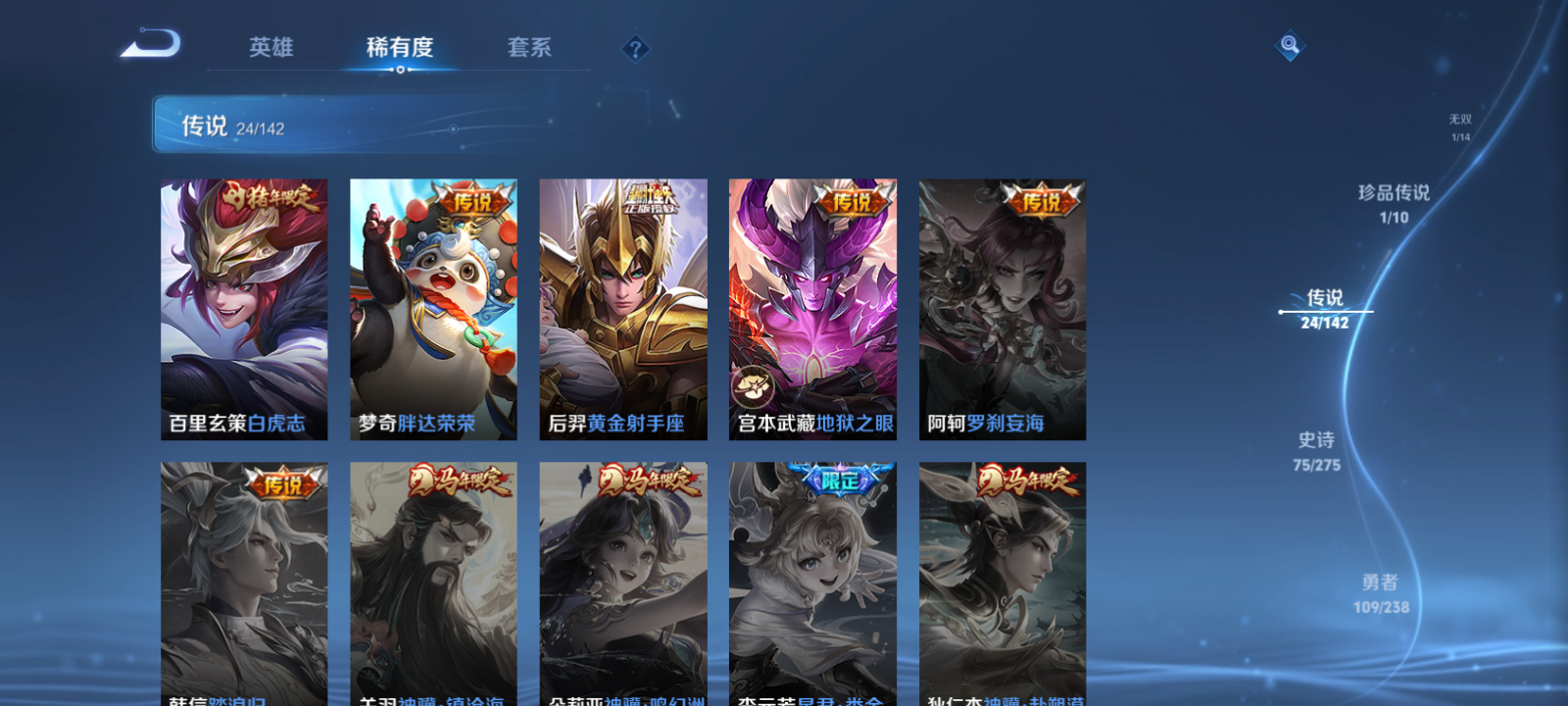Select the 稀有度 tab

point(398,46)
